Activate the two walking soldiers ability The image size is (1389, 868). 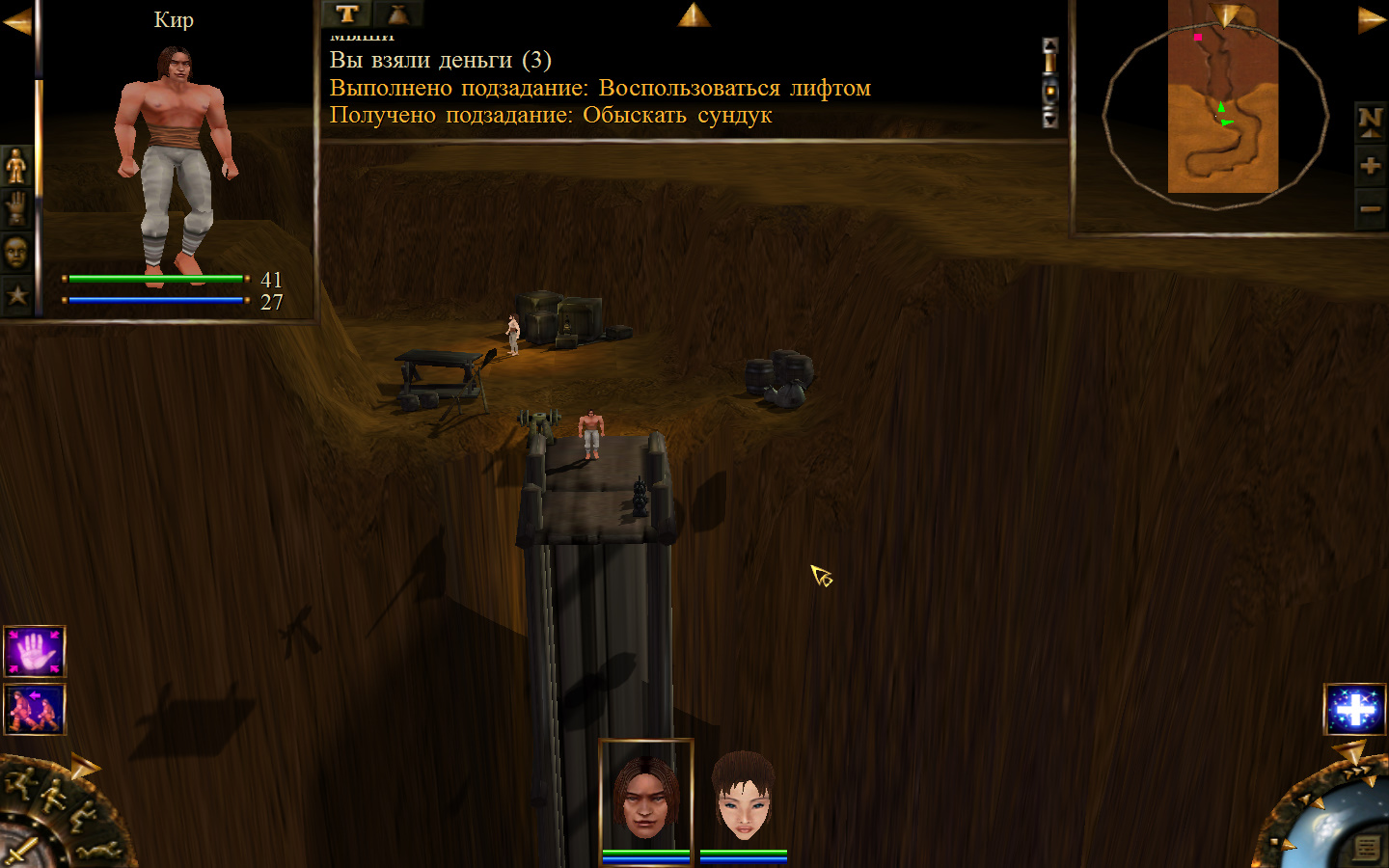pos(35,709)
